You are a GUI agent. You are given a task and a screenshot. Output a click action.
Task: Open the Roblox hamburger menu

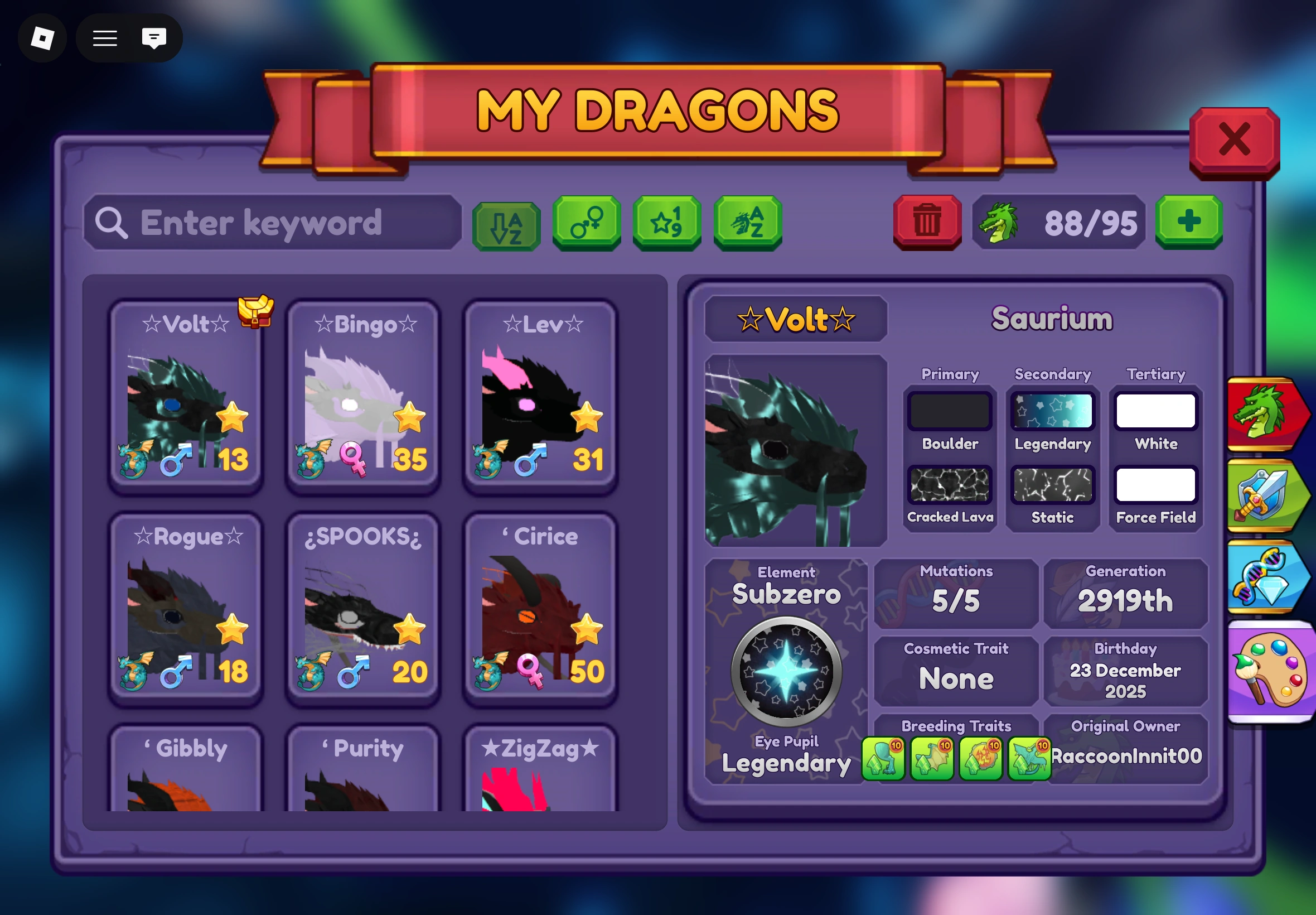tap(104, 38)
